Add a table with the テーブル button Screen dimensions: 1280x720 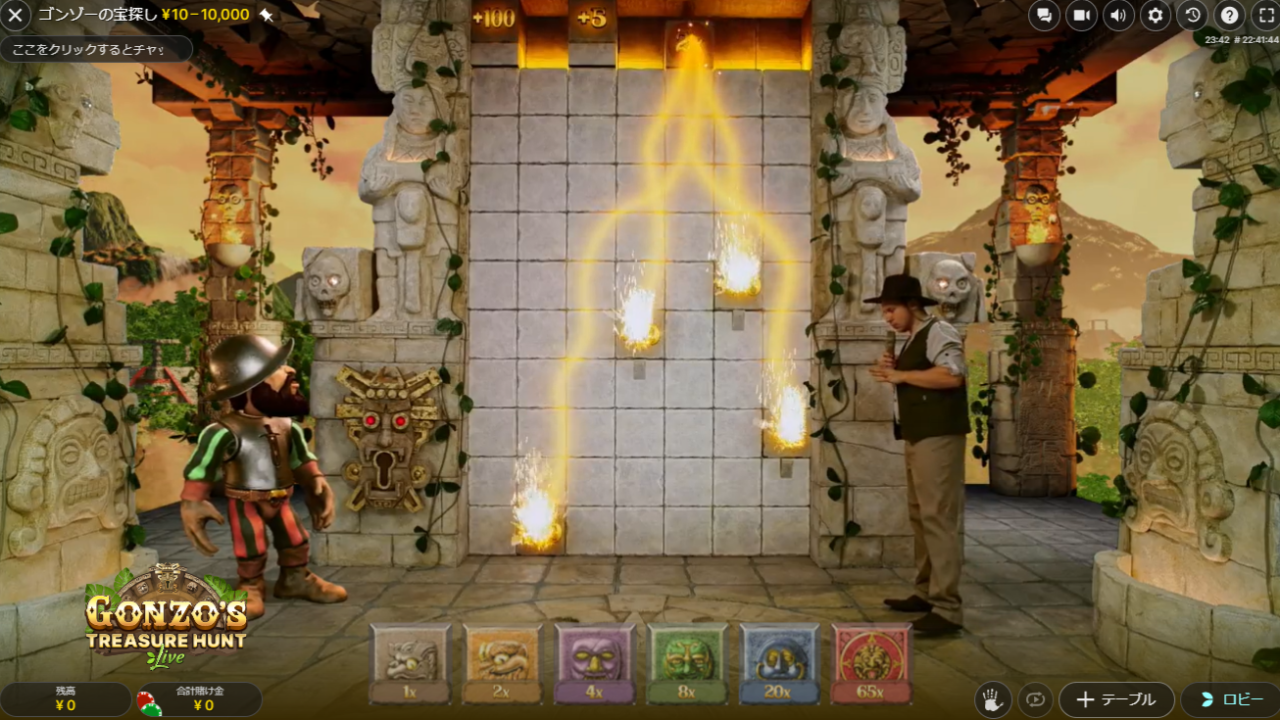click(1116, 699)
